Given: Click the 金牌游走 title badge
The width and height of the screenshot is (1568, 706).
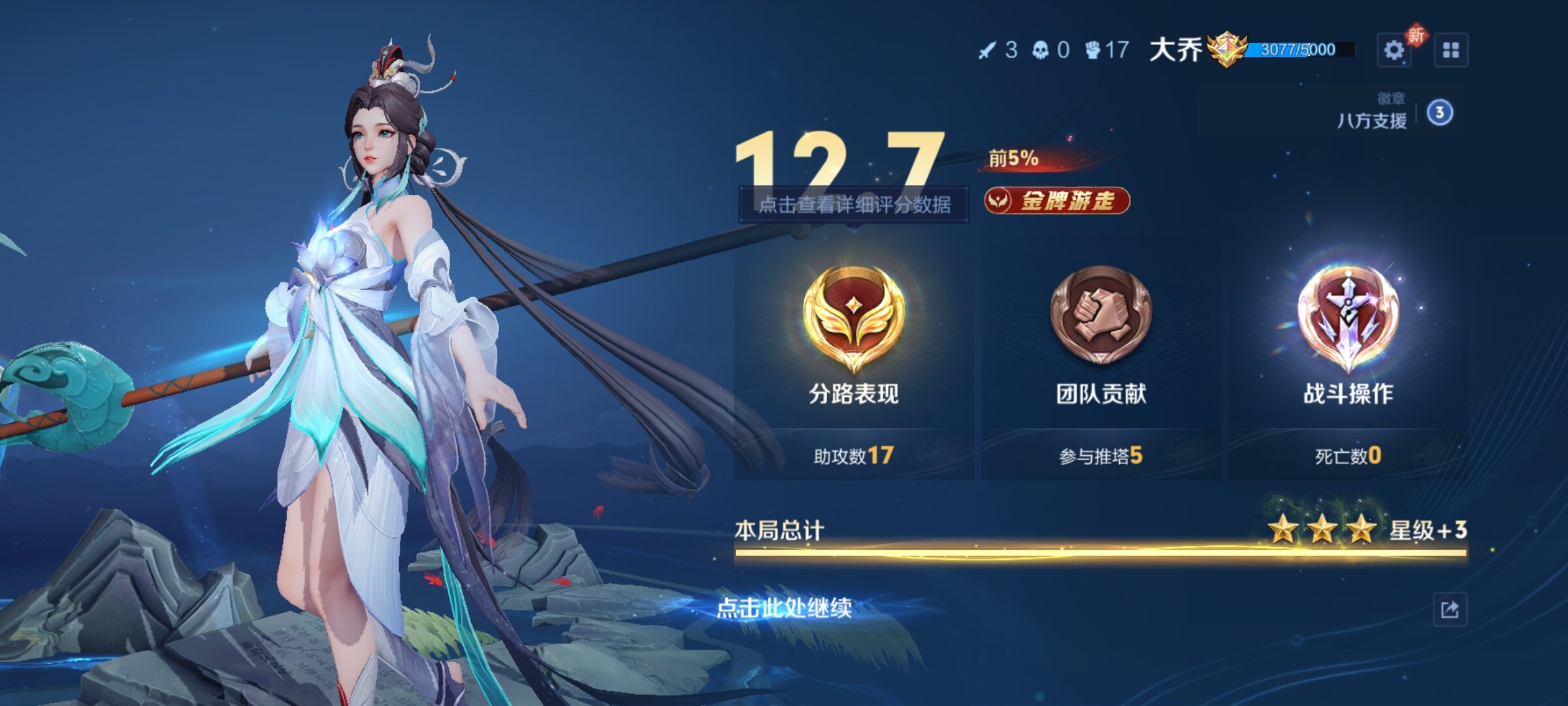Looking at the screenshot, I should 1057,201.
